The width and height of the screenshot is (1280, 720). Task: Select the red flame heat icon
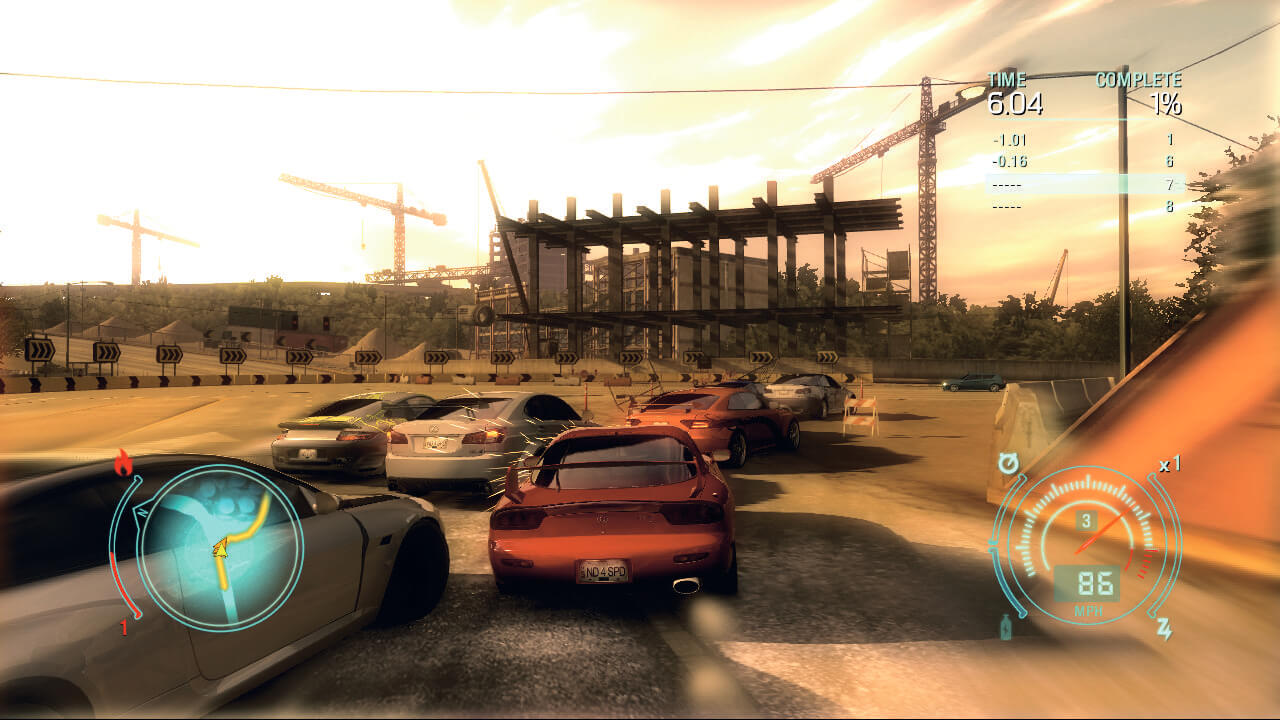(123, 462)
